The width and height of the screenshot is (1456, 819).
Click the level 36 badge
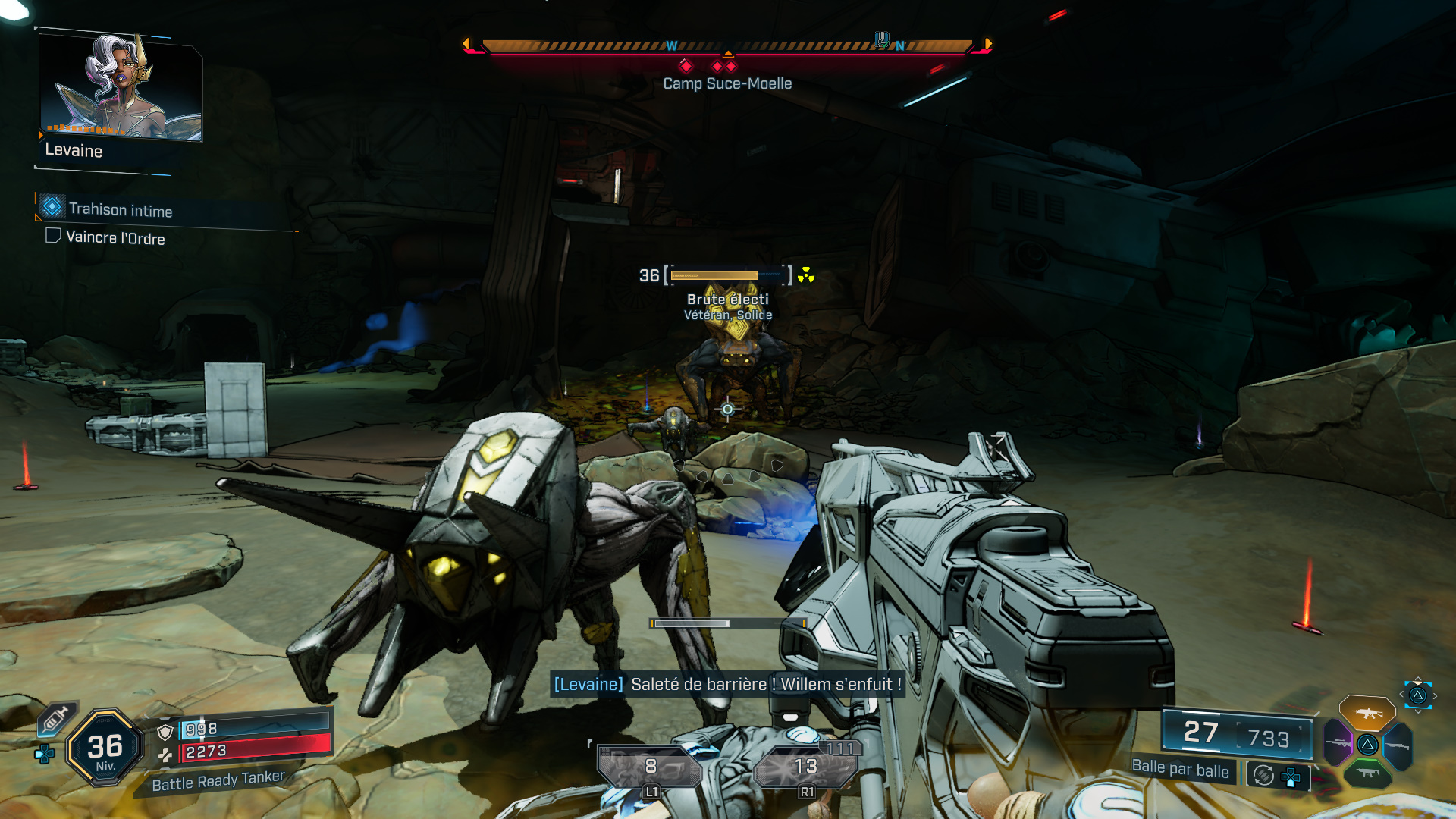pos(105,748)
